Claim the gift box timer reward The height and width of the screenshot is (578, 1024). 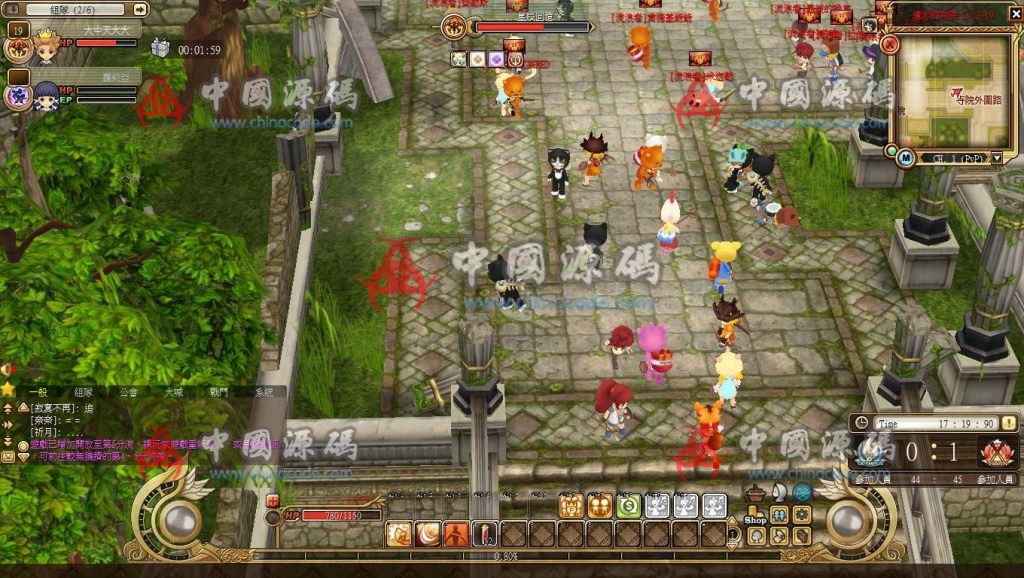(x=160, y=48)
